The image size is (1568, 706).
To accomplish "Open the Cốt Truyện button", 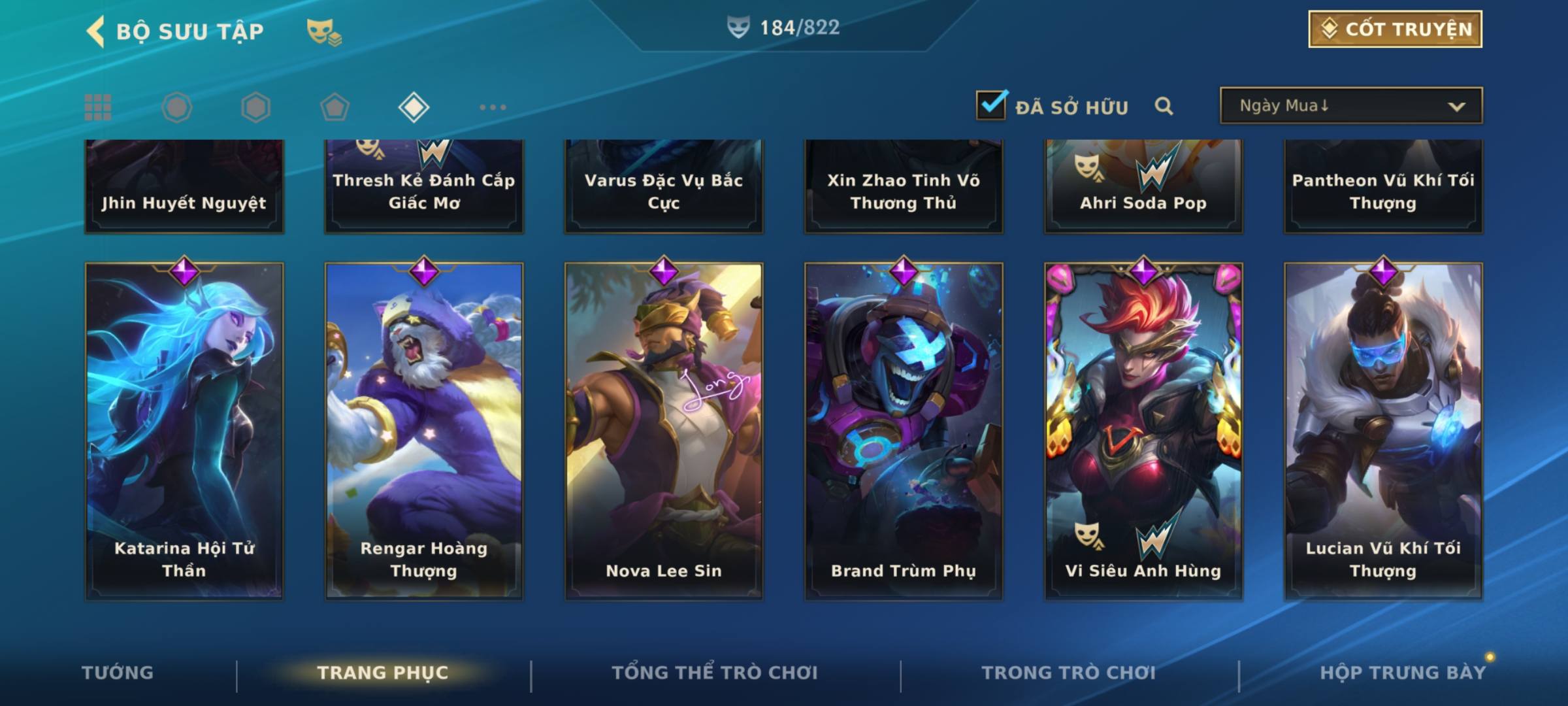I will tap(1394, 29).
